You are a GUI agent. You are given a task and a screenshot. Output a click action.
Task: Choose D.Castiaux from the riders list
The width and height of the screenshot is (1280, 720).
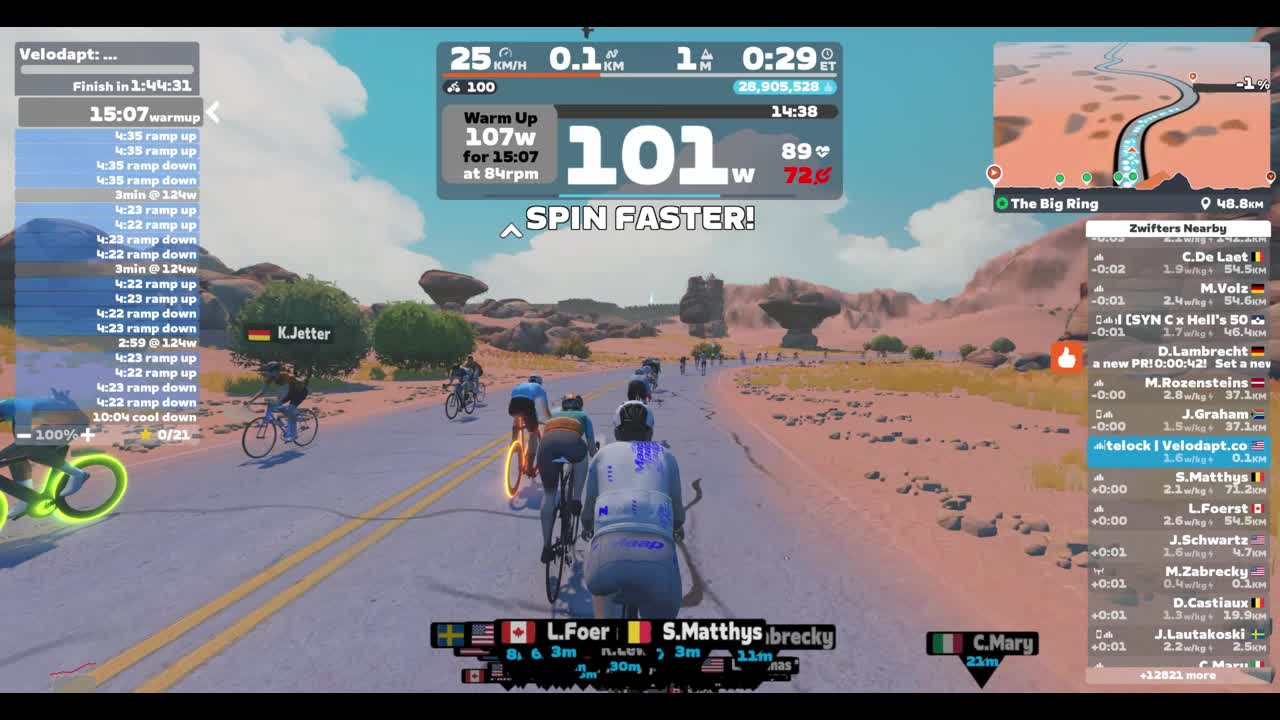click(x=1178, y=609)
